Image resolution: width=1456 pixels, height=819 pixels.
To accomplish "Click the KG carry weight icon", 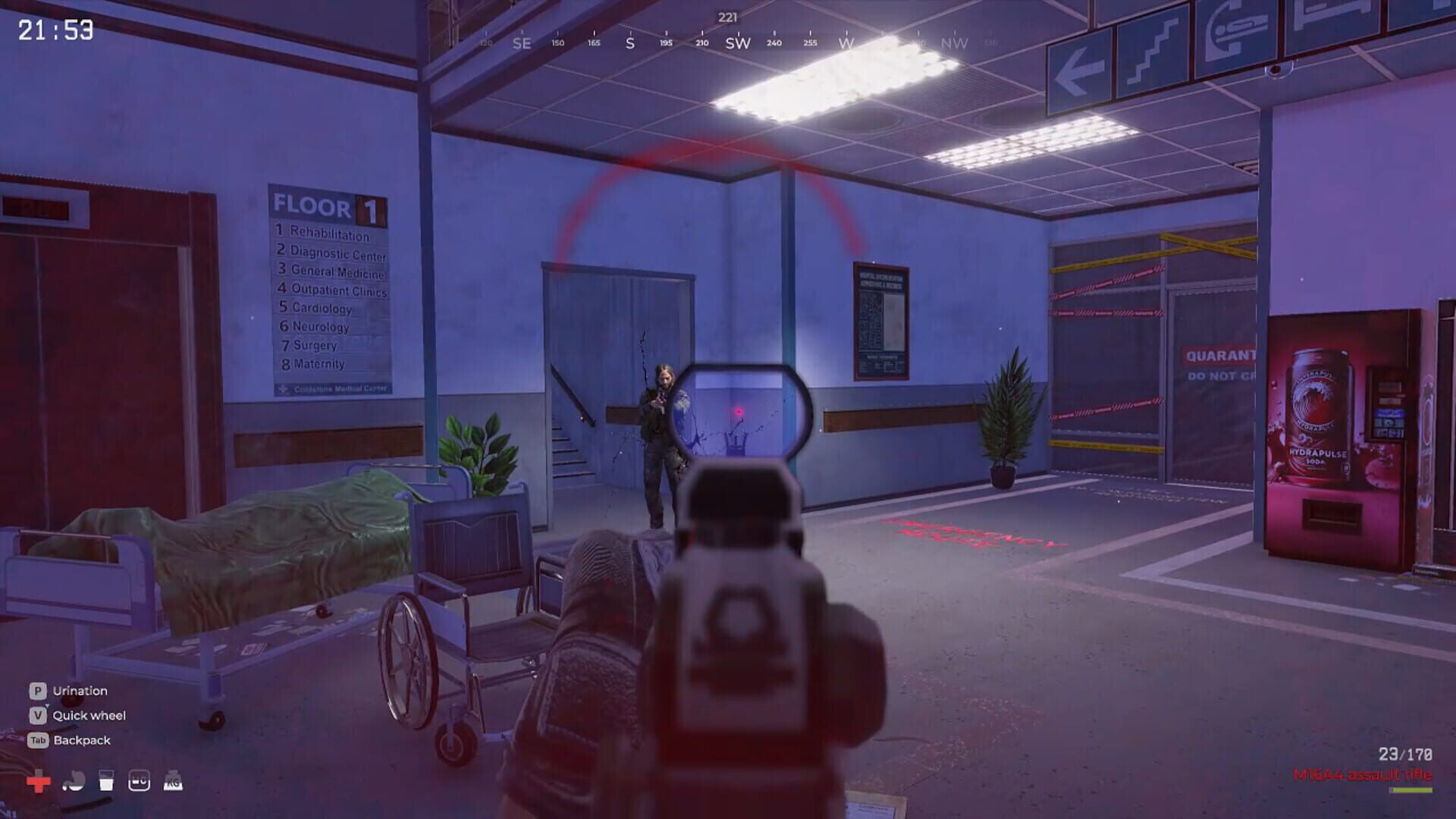I will (174, 780).
